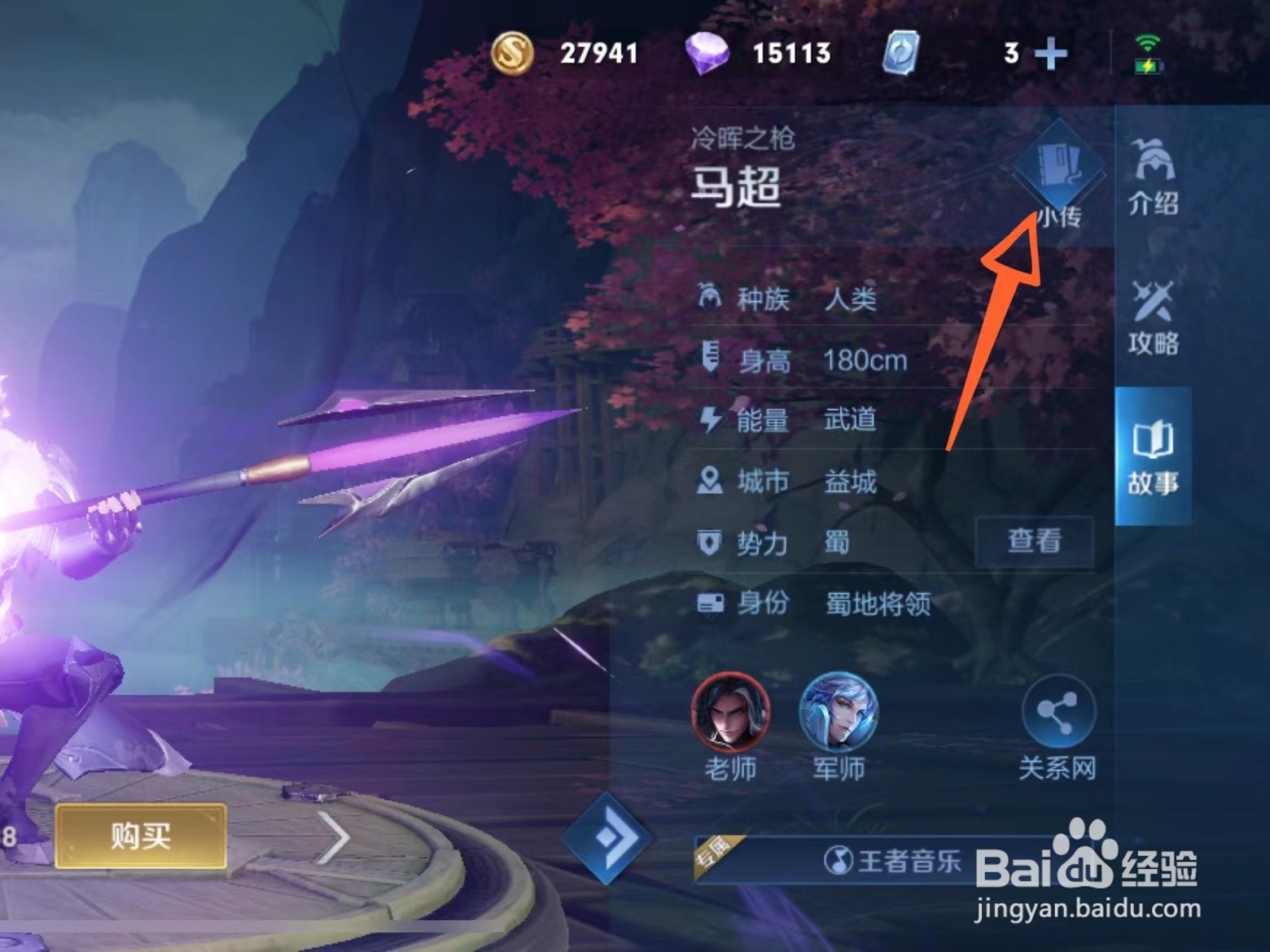Expand the card count with plus button
Image resolution: width=1270 pixels, height=952 pixels.
tap(1053, 54)
